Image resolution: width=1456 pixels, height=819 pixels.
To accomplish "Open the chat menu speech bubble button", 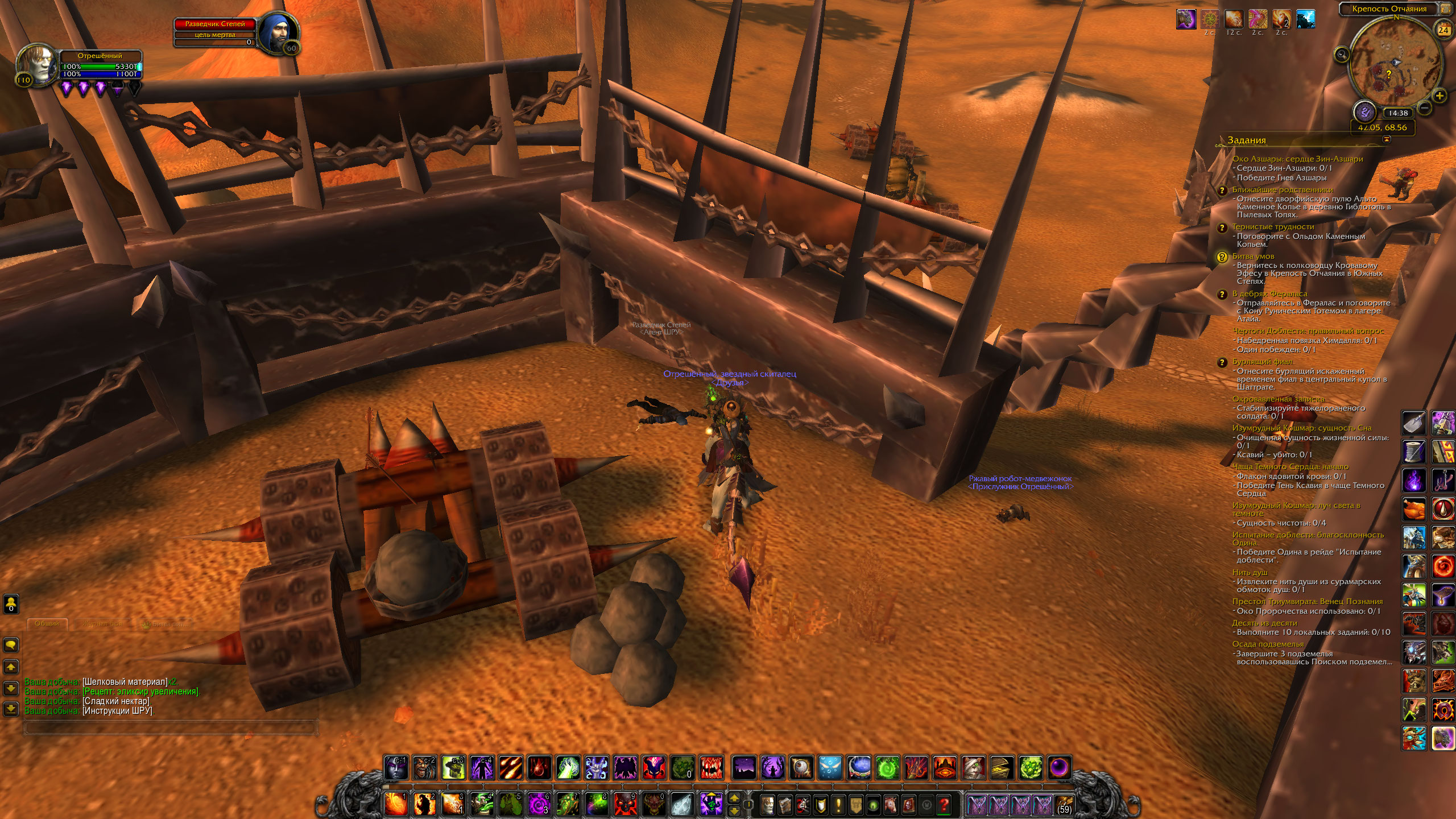I will click(11, 644).
